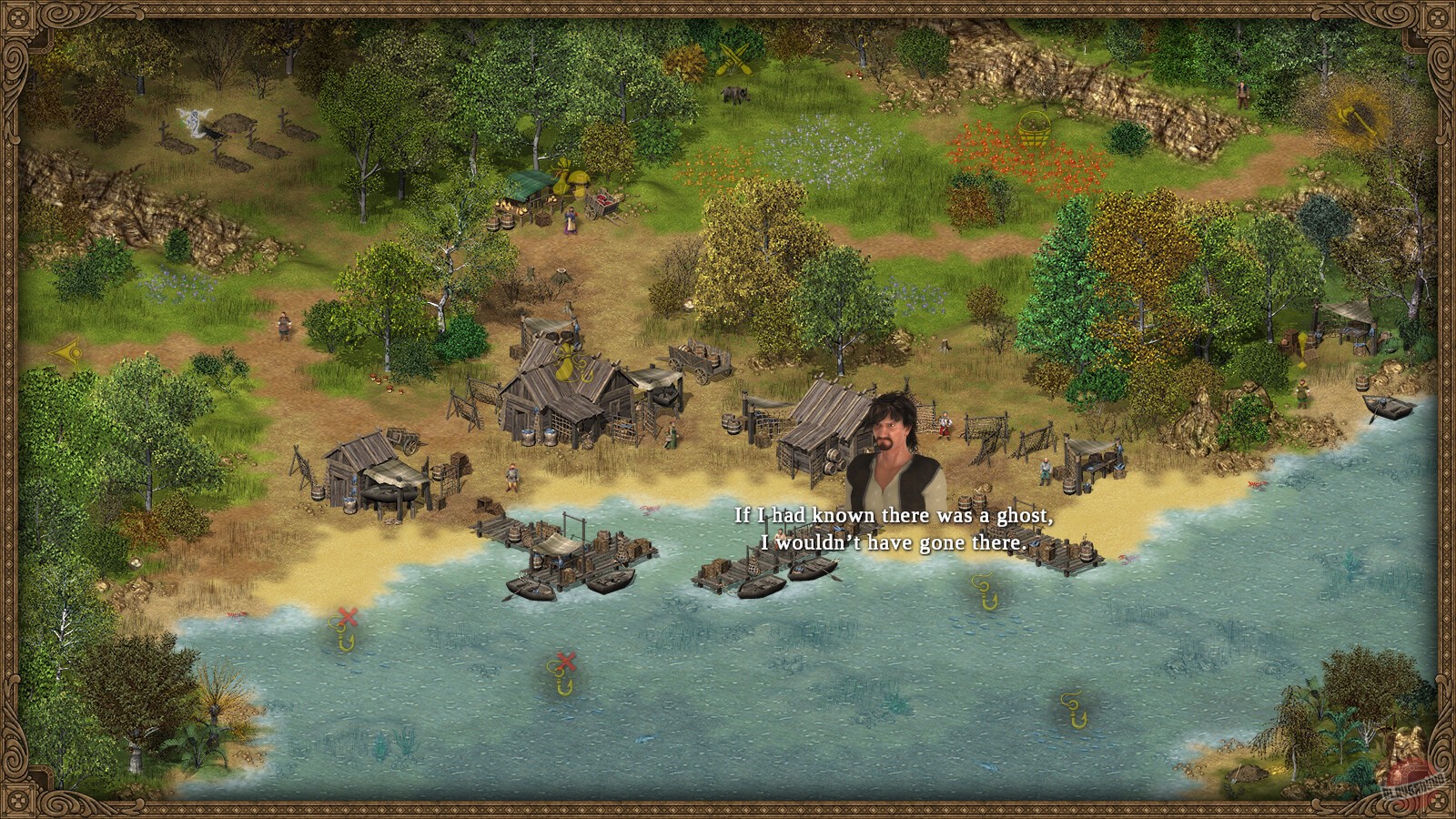Pick the yellow gathering basket icon
Viewport: 1456px width, 819px height.
tap(1034, 129)
